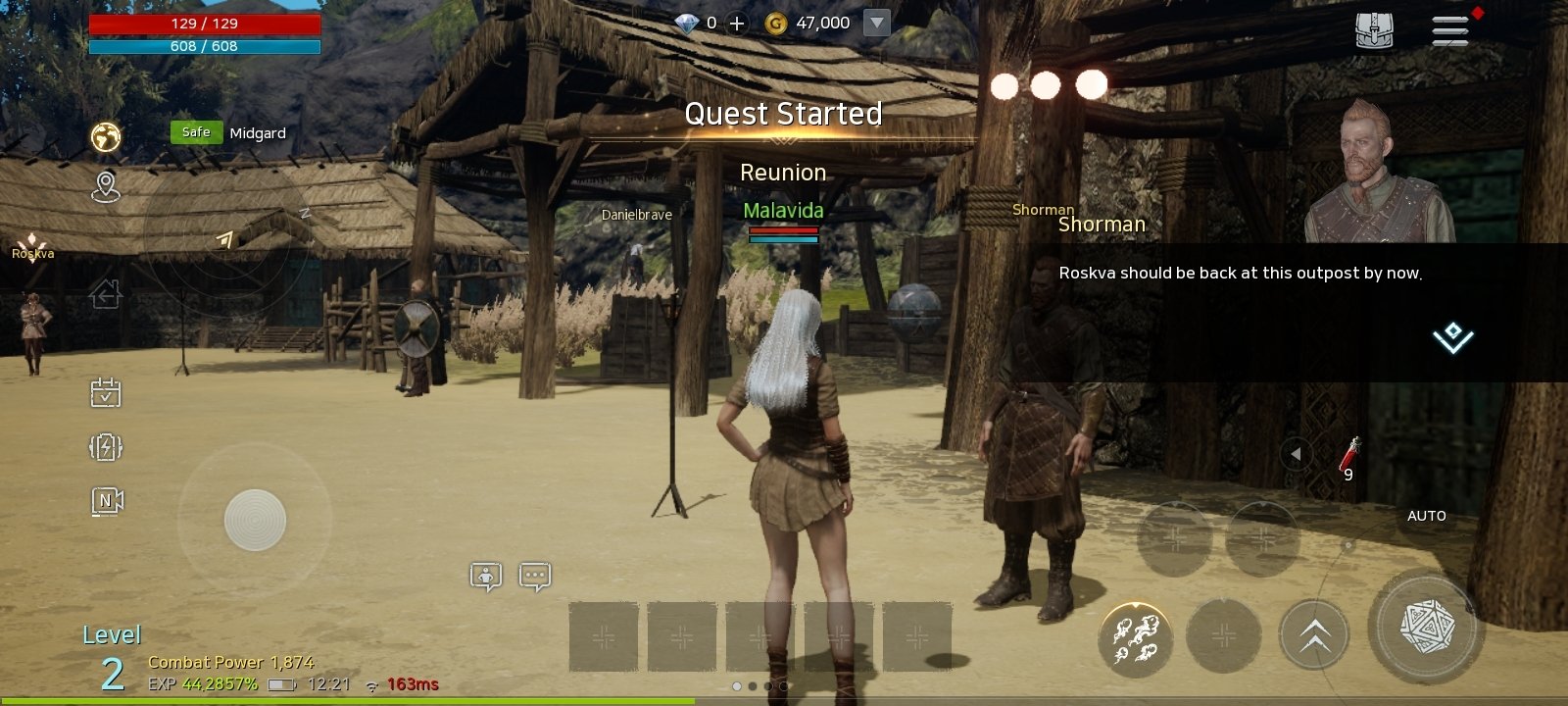Image resolution: width=1568 pixels, height=706 pixels.
Task: Toggle the battery power saving icon
Action: pyautogui.click(x=106, y=447)
